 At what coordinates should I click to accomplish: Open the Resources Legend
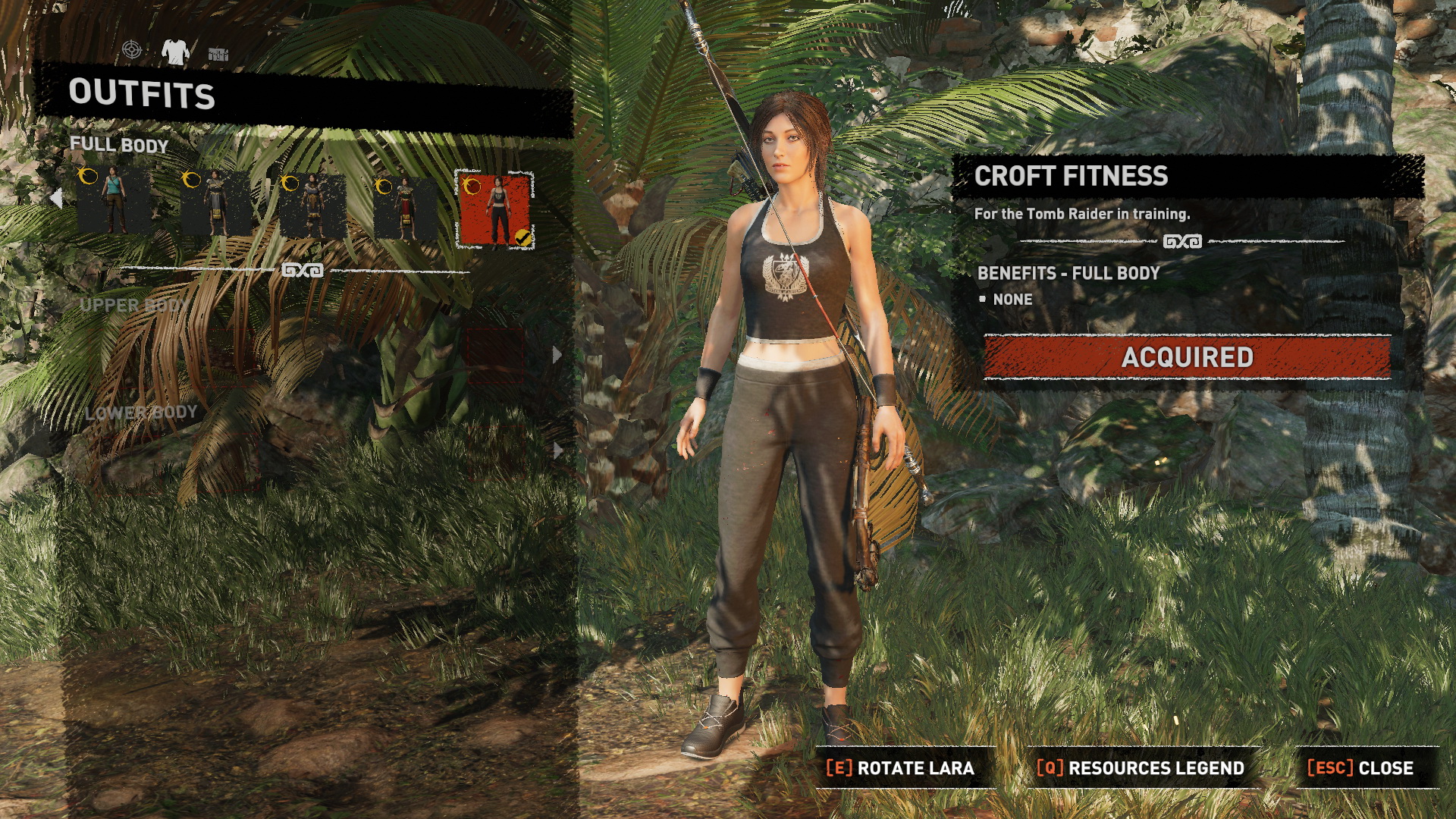(1140, 768)
